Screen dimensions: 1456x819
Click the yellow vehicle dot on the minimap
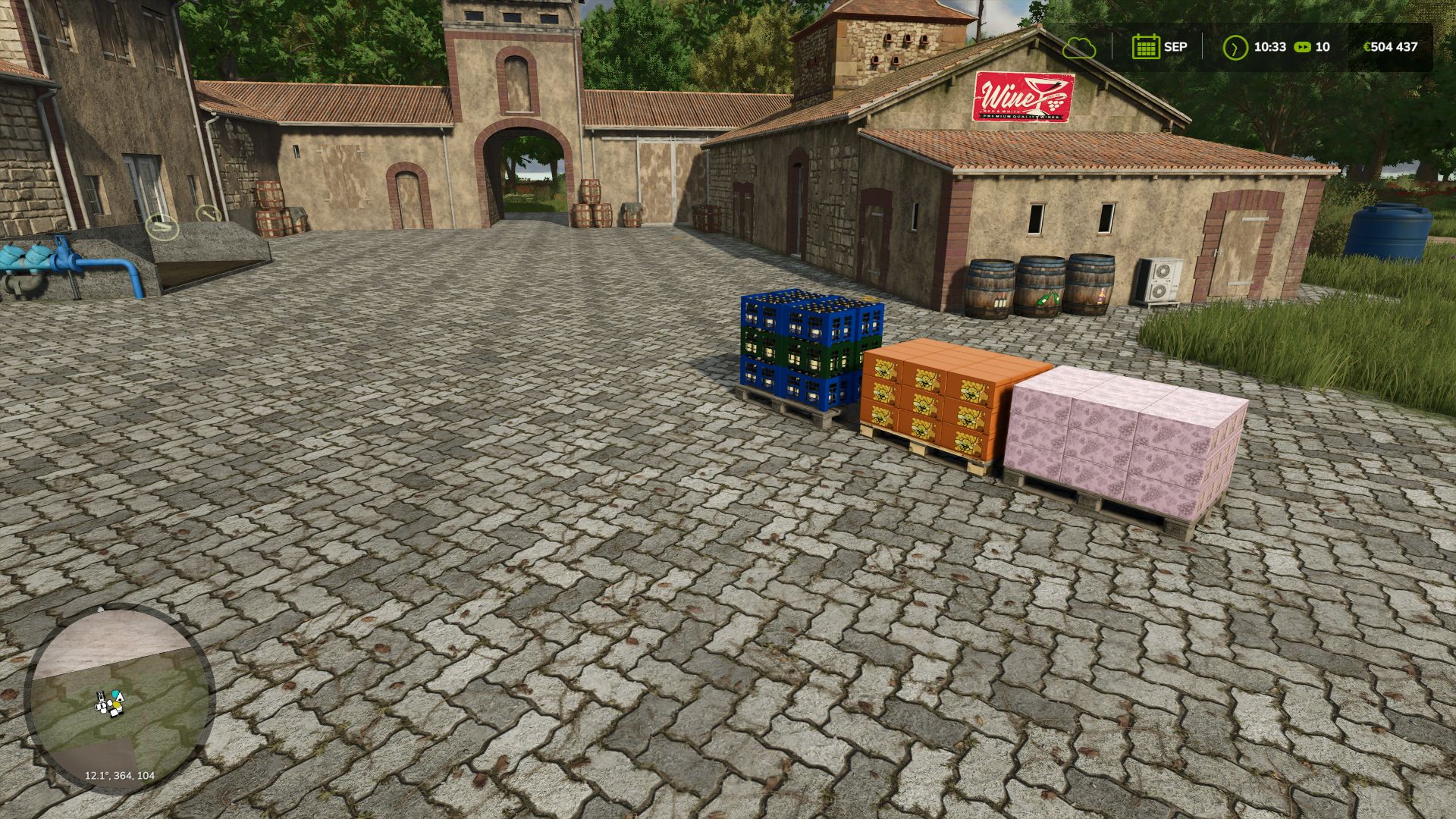coord(116,704)
